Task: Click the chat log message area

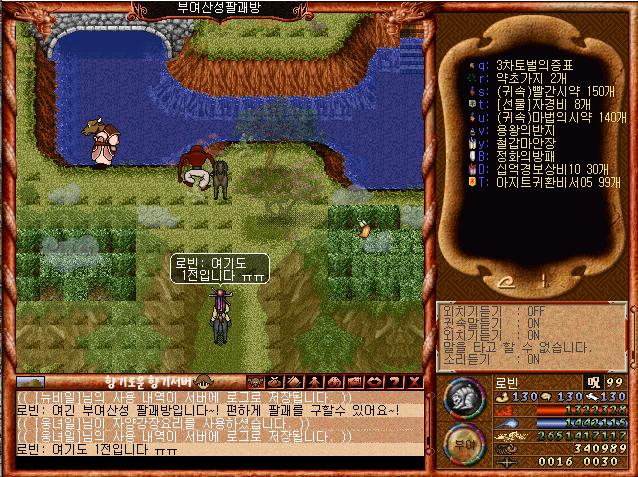Action: coord(218,424)
